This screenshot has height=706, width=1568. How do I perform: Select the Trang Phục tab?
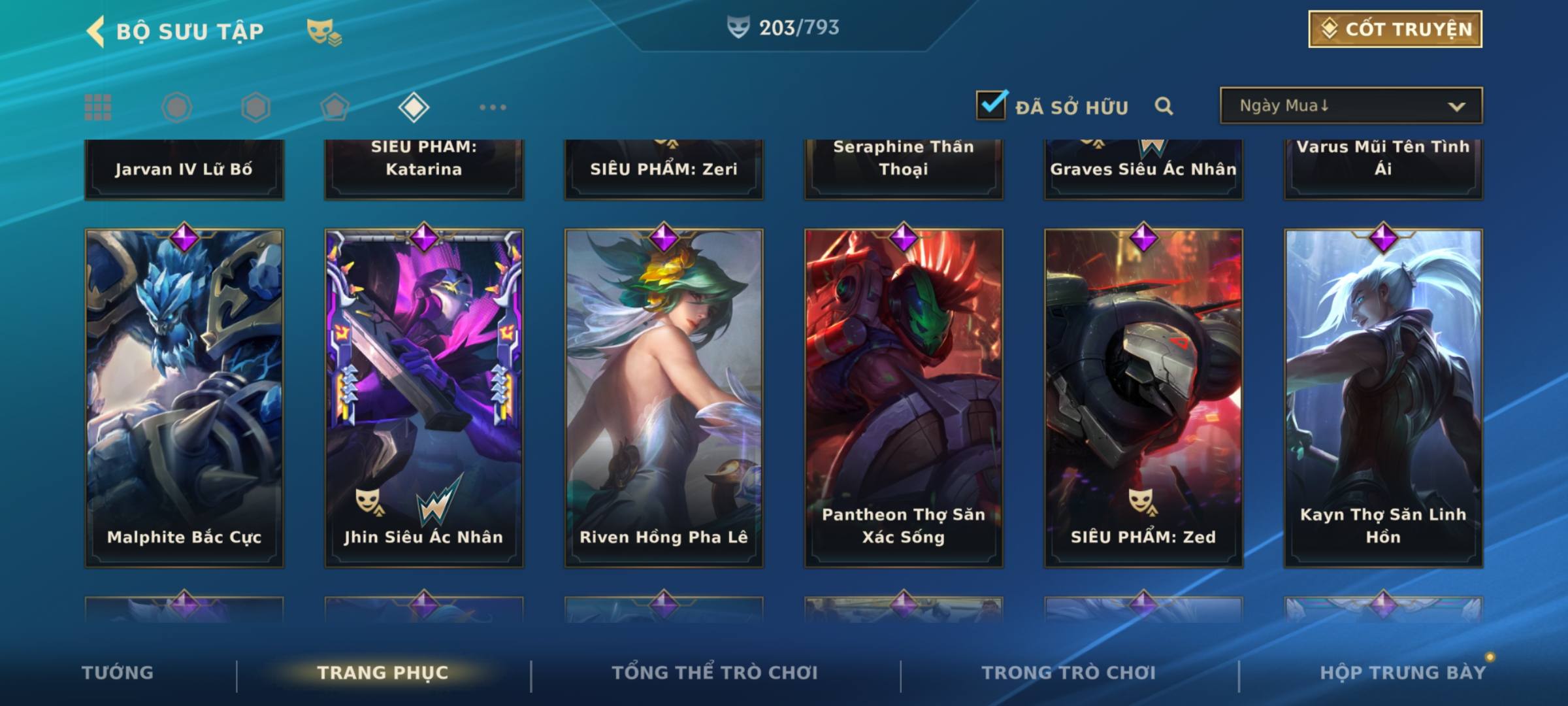383,673
